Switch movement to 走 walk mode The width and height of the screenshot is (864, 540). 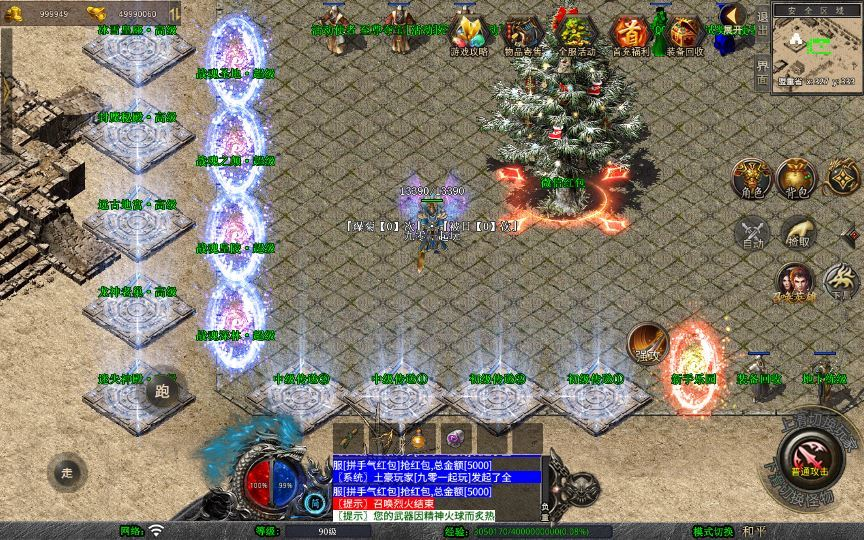68,471
